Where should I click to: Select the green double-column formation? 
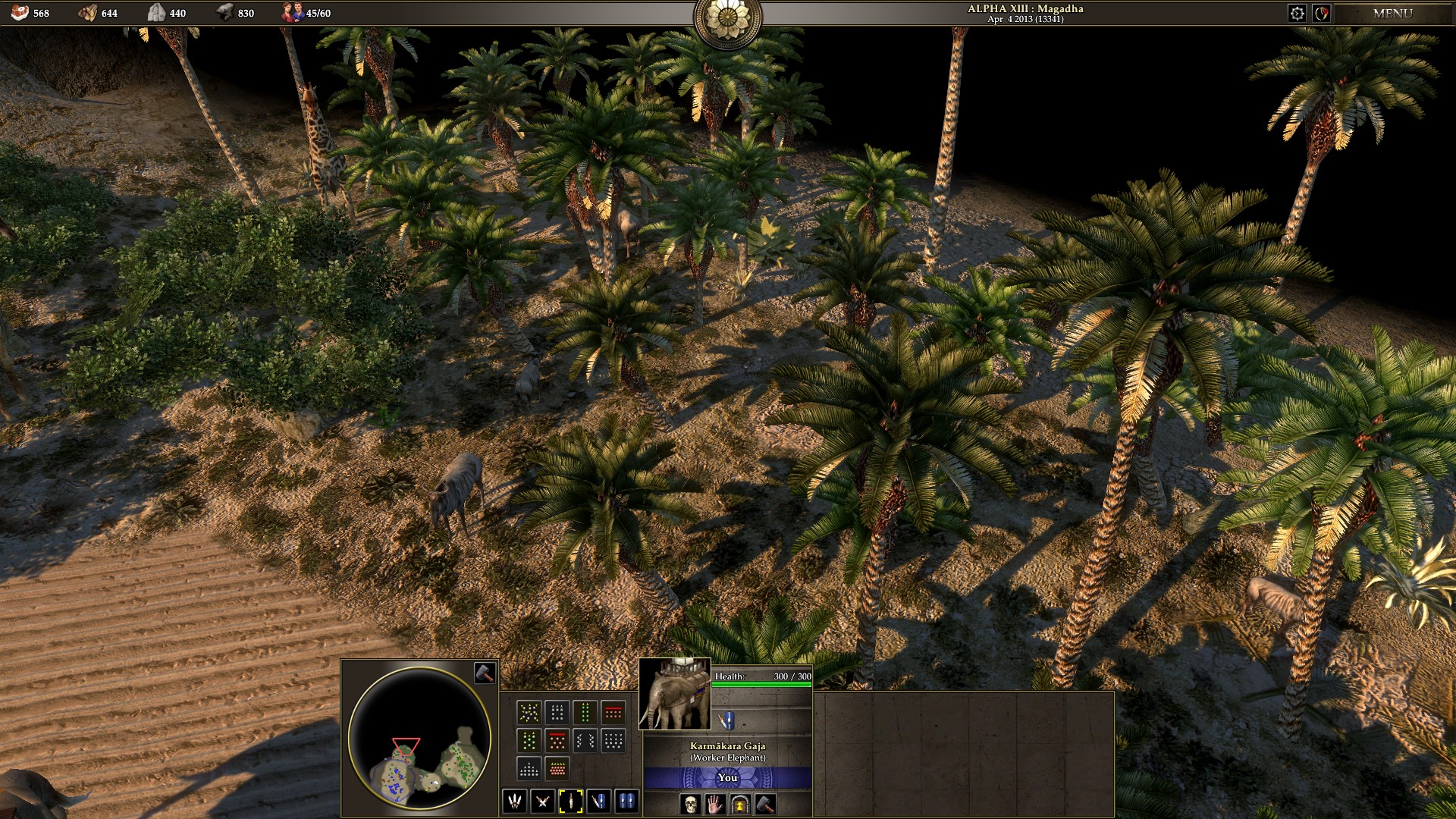(585, 712)
